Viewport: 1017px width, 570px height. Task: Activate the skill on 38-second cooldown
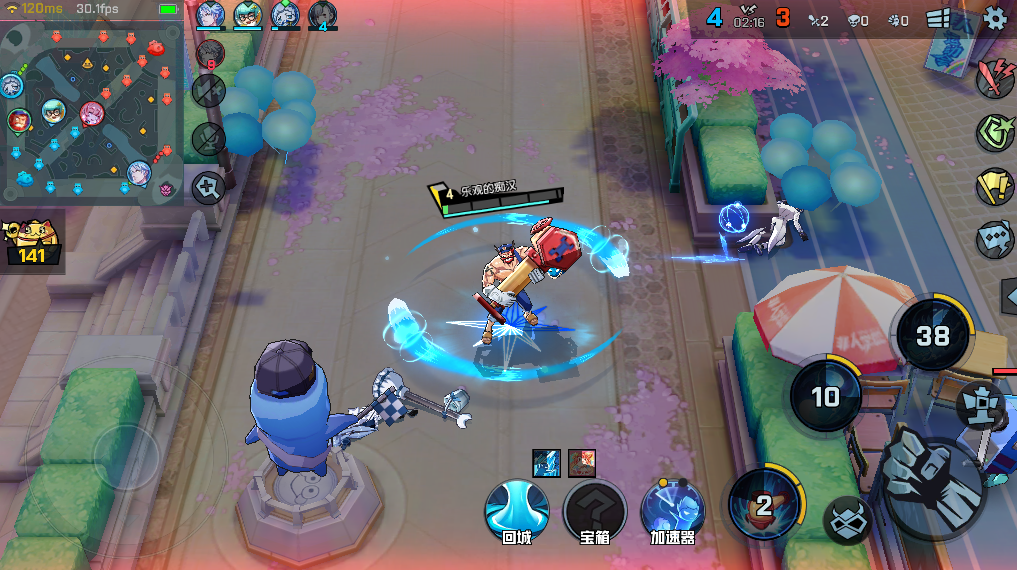click(x=932, y=335)
